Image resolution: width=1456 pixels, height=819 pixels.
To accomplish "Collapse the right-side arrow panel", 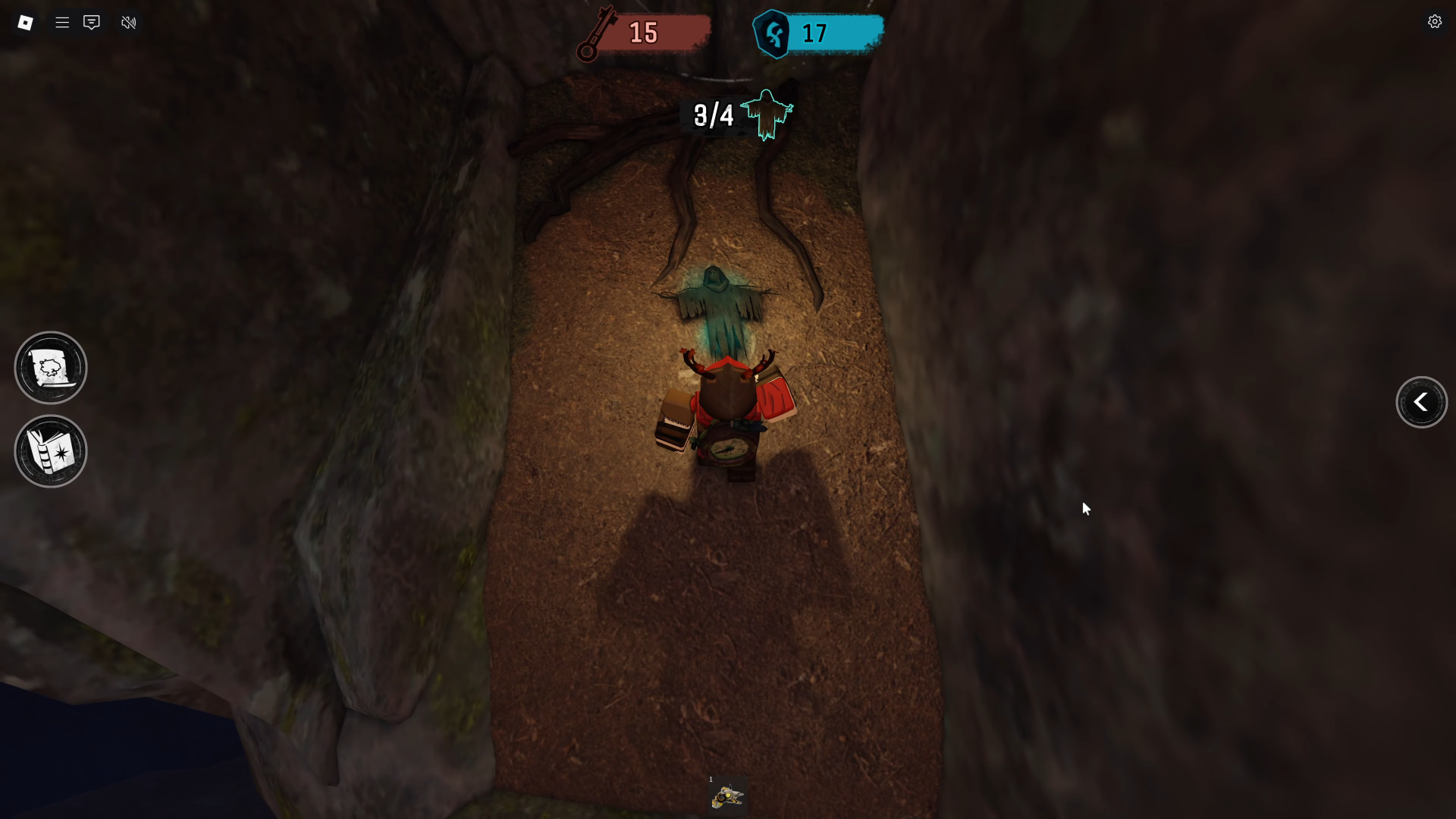I will pyautogui.click(x=1421, y=402).
